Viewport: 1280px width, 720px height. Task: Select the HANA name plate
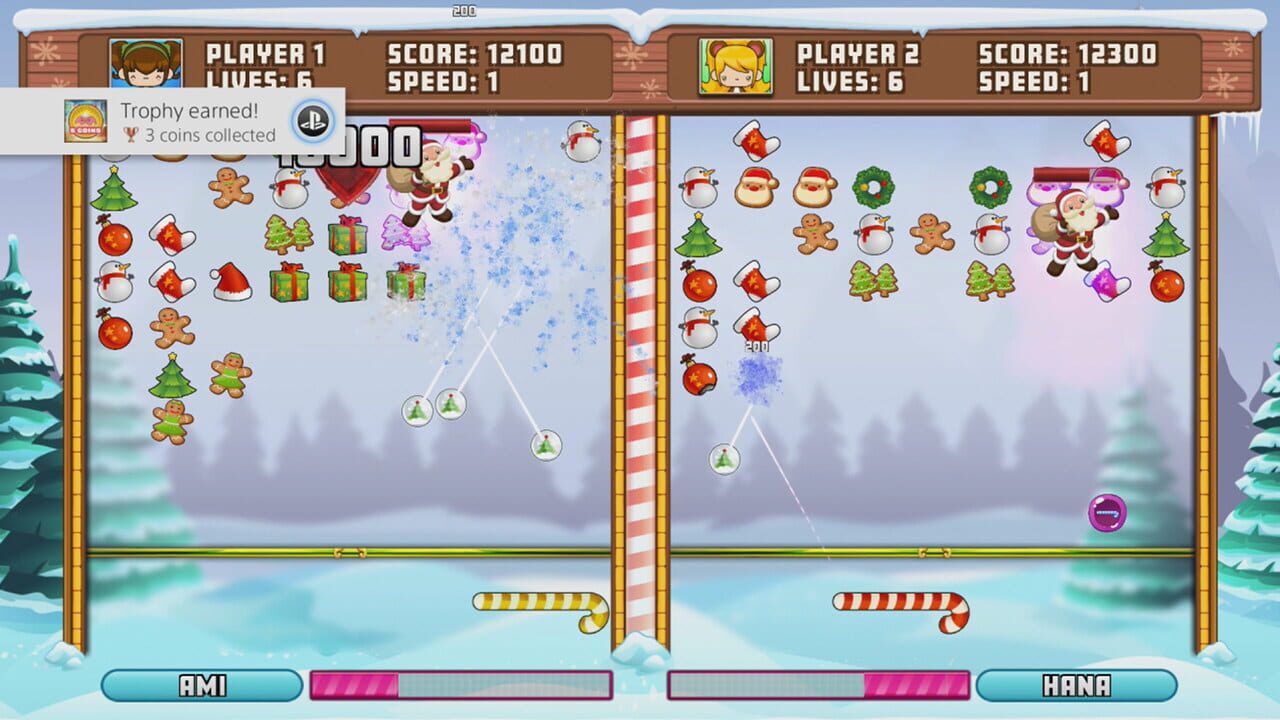(1076, 686)
